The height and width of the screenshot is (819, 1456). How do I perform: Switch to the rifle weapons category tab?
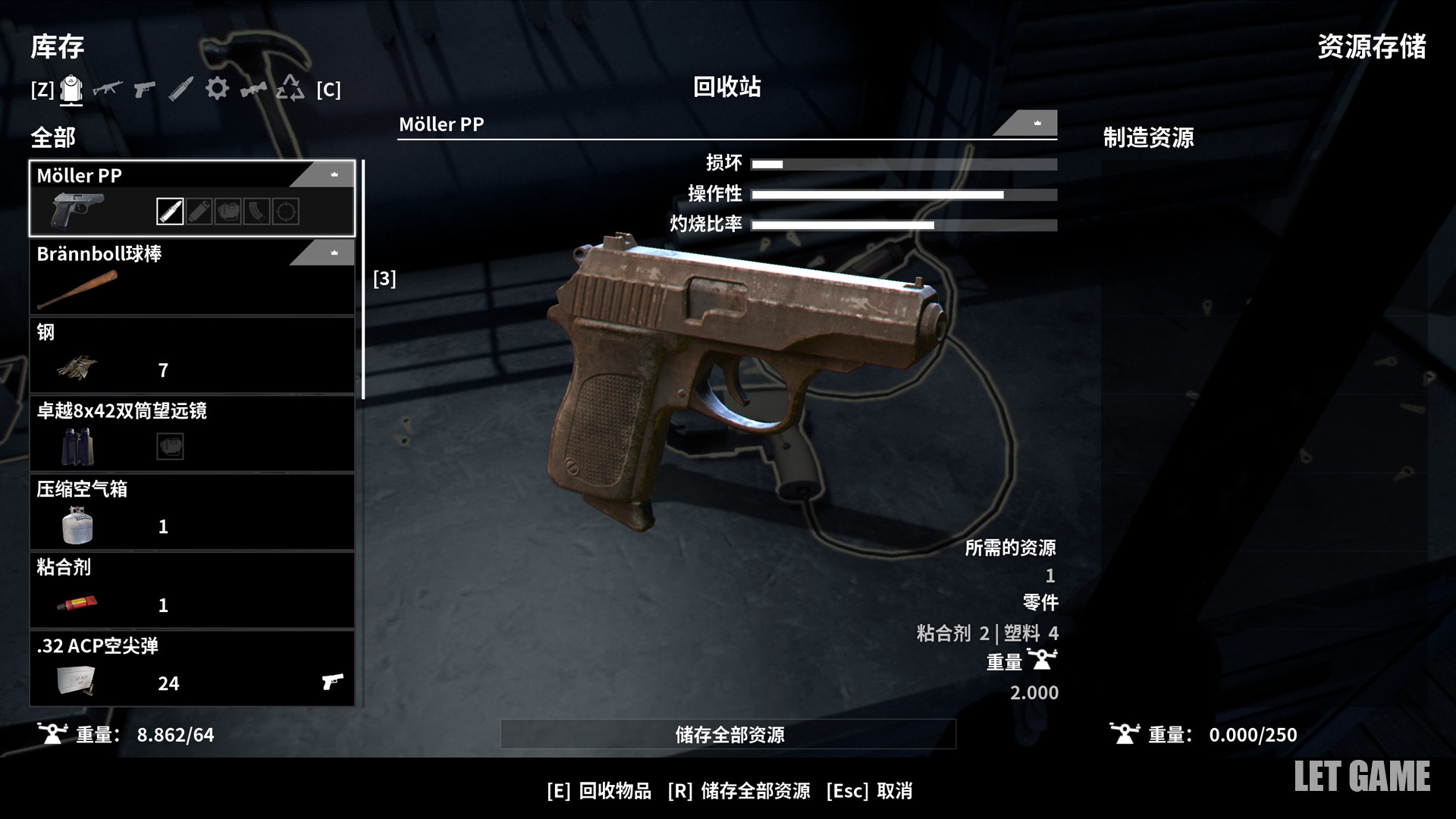(108, 89)
